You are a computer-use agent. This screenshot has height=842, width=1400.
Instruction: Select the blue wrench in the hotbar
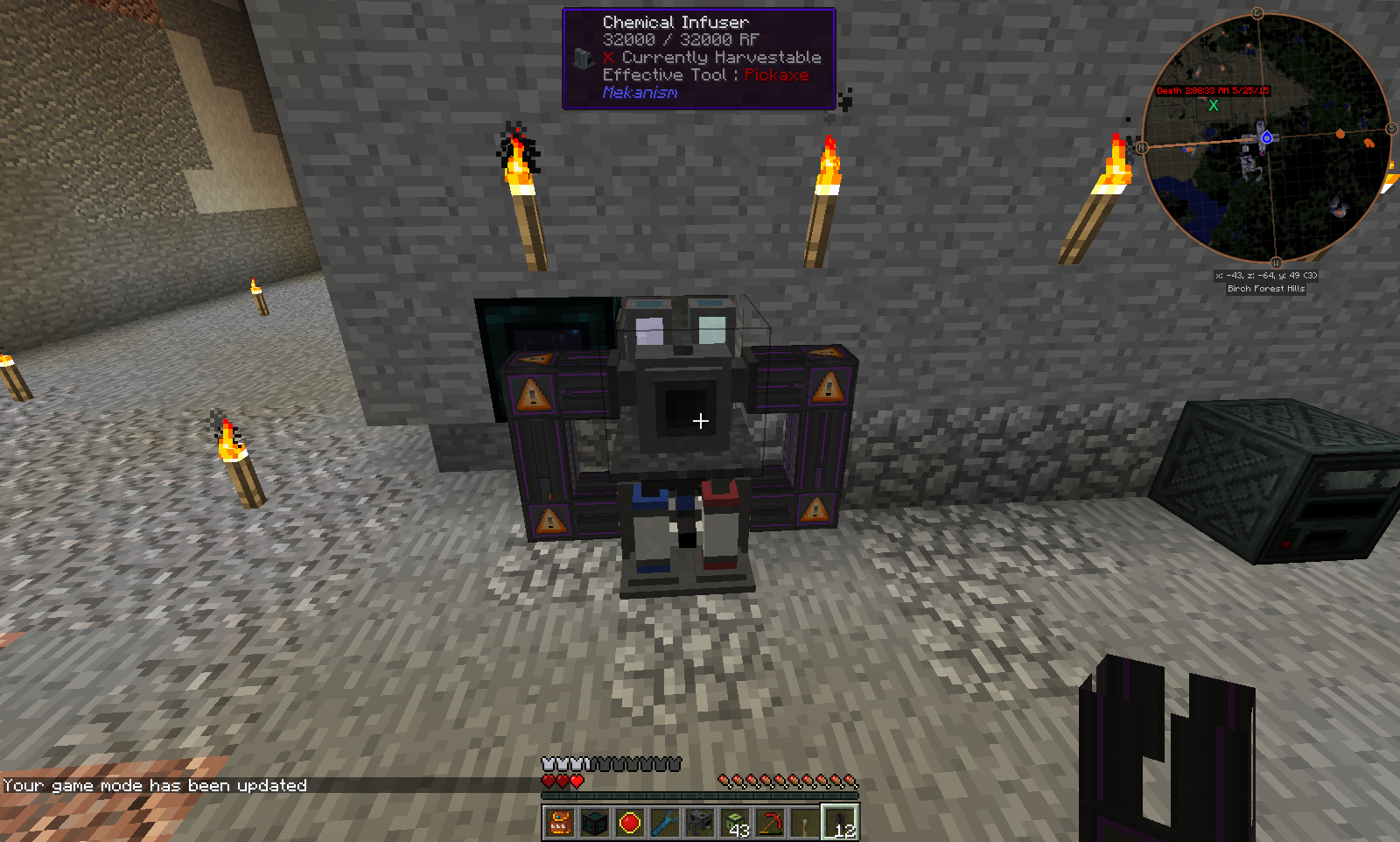[x=665, y=823]
